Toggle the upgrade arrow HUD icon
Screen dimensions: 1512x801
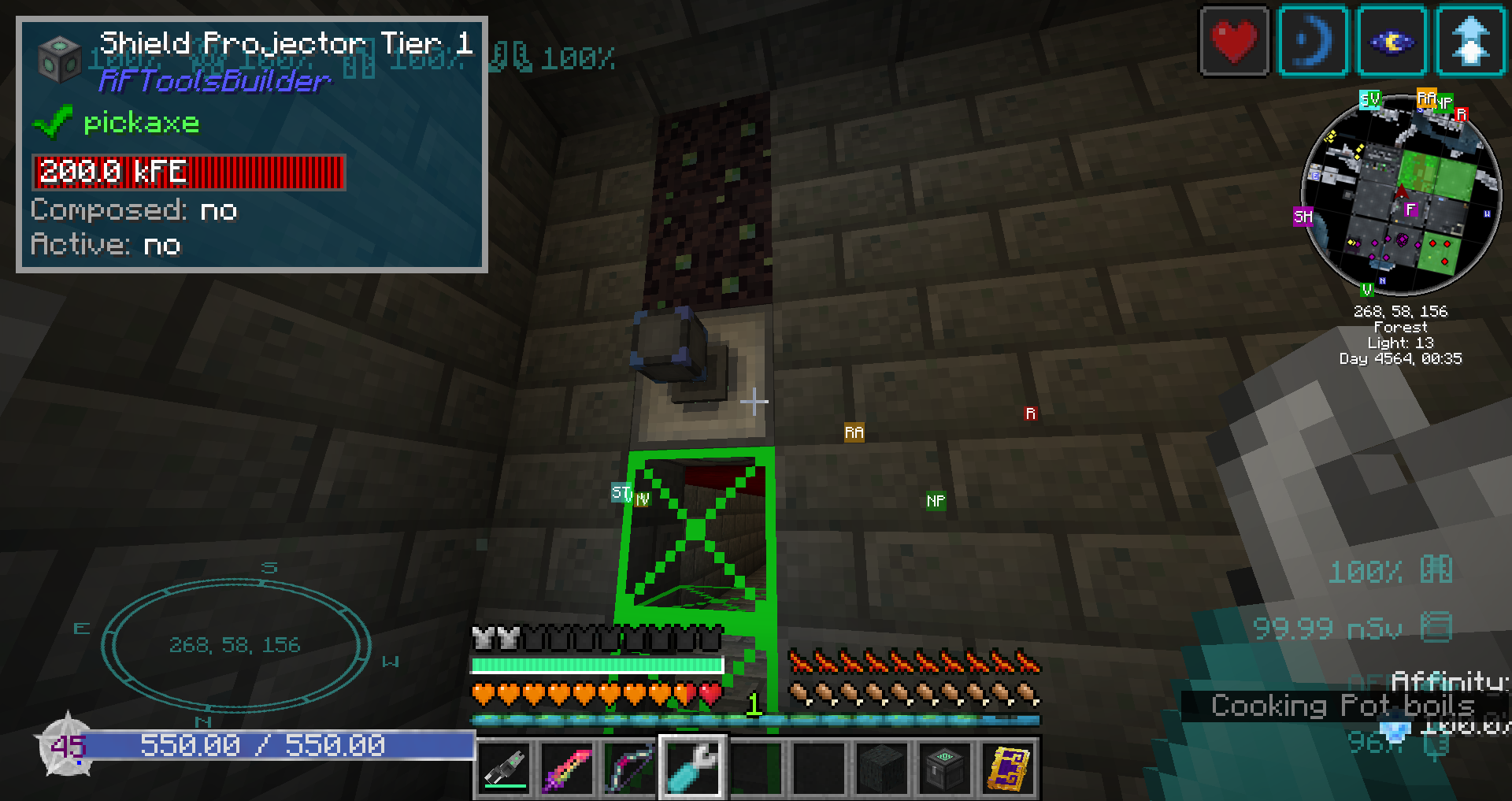pyautogui.click(x=1470, y=42)
